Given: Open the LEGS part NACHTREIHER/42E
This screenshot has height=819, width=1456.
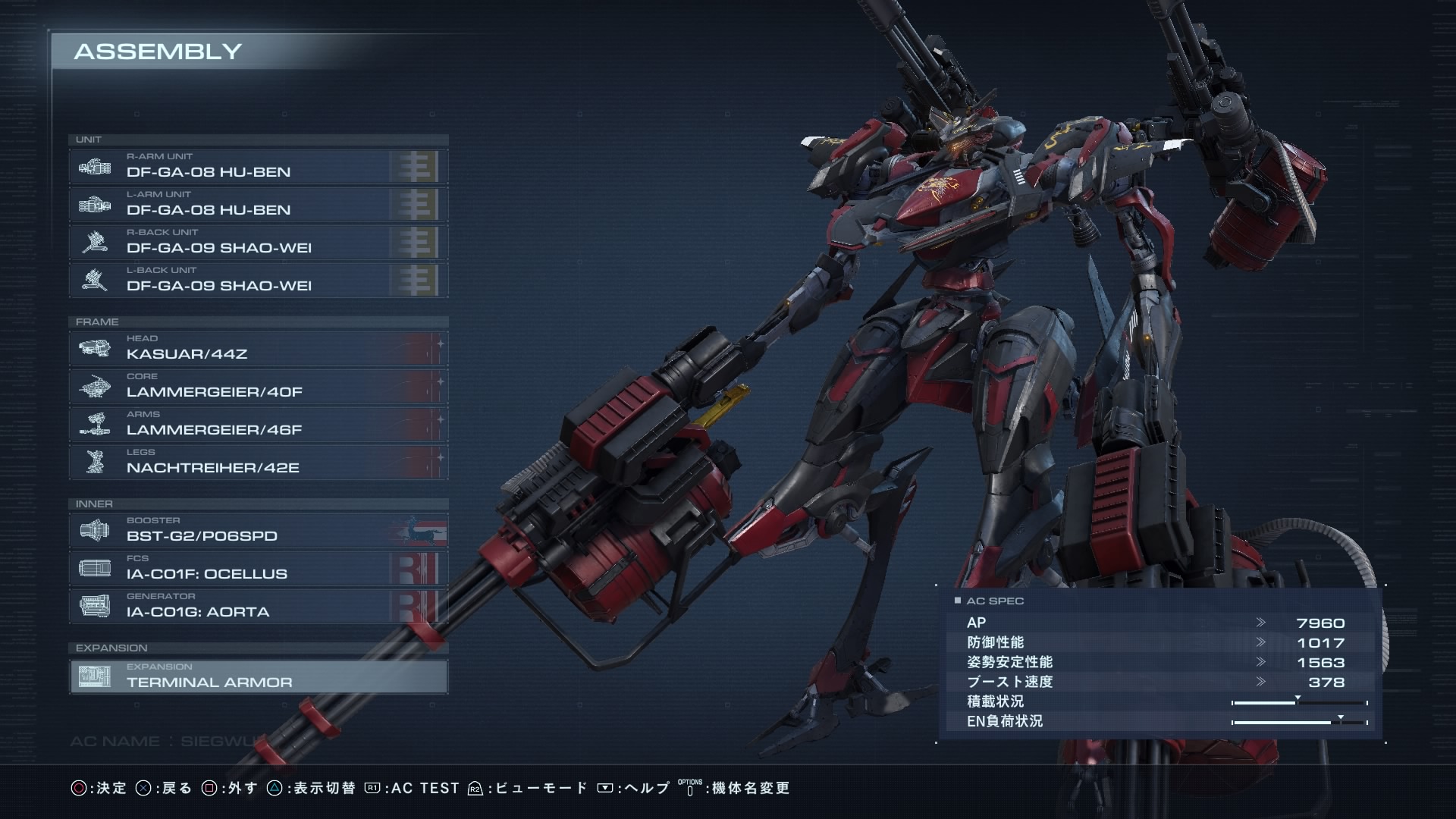Looking at the screenshot, I should point(258,462).
